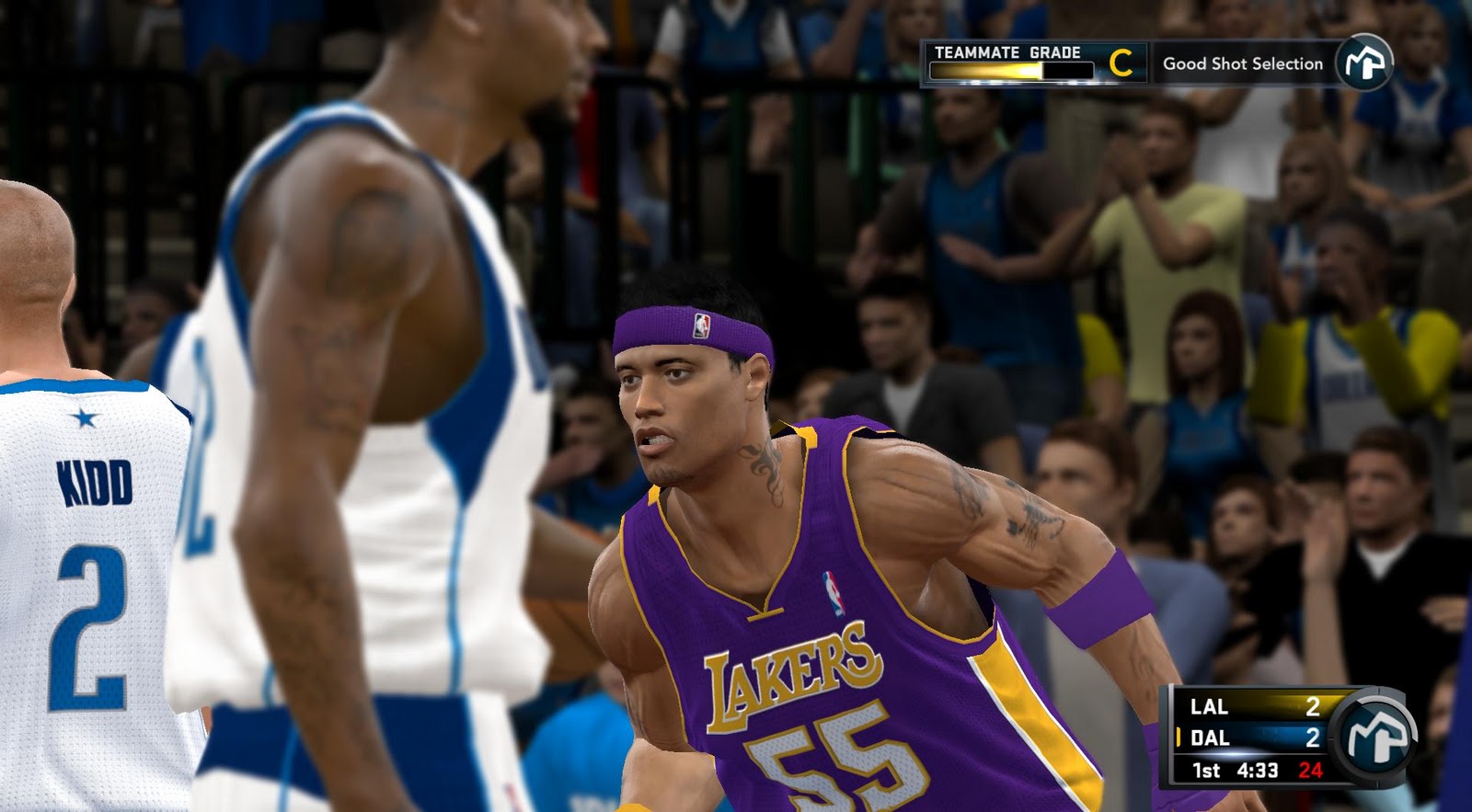Click the Dallas star logo on Kidd's jersey
The width and height of the screenshot is (1472, 812).
pyautogui.click(x=86, y=419)
